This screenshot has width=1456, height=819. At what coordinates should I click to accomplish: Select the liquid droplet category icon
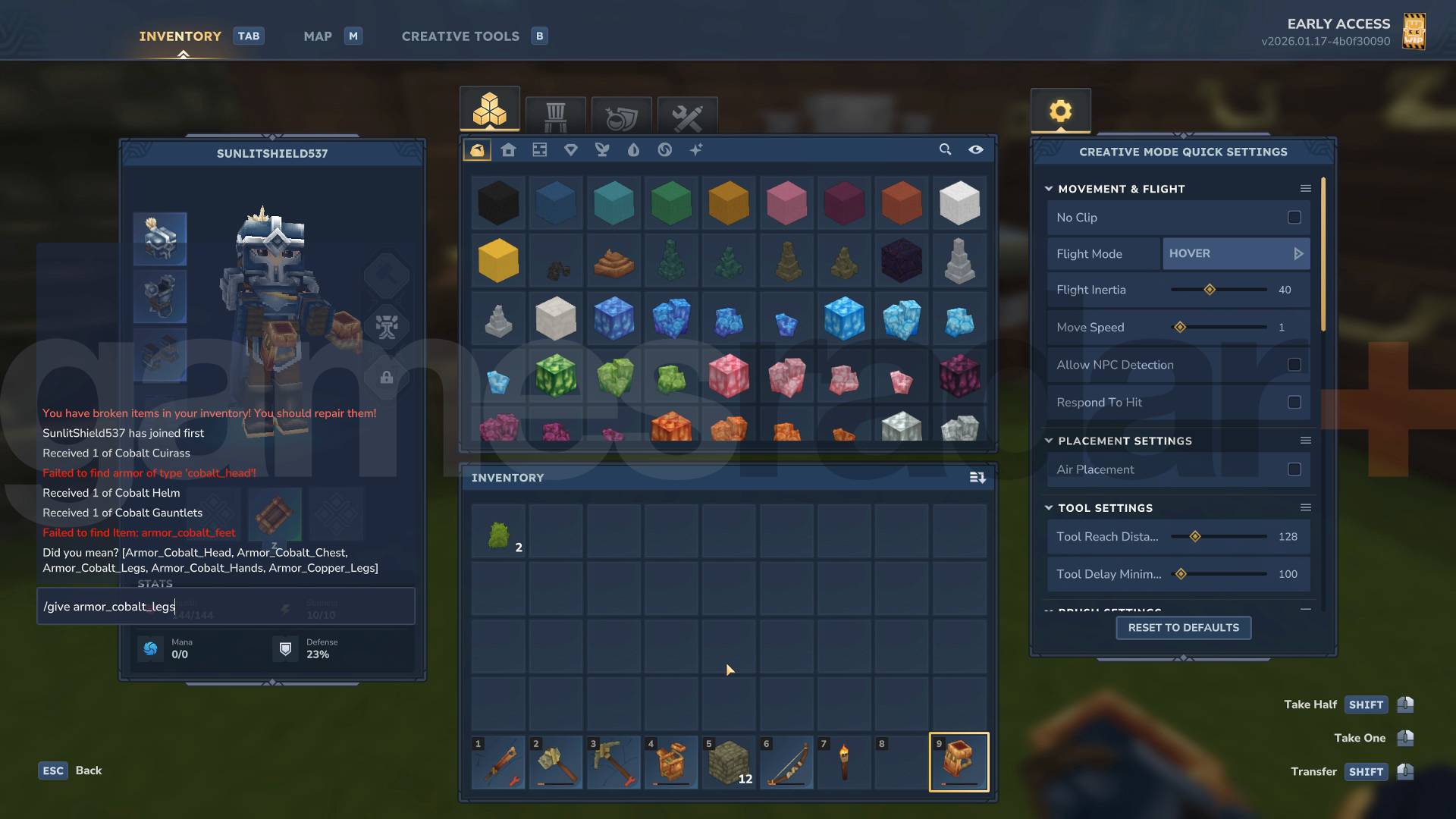[x=634, y=150]
